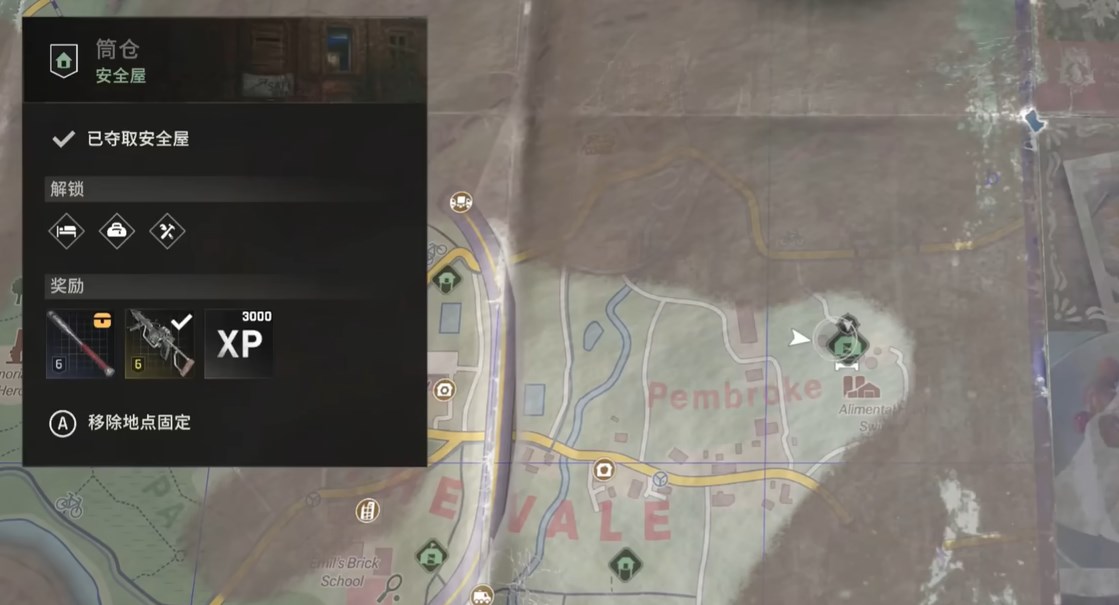The height and width of the screenshot is (605, 1119).
Task: Select the round house marker on the yellow road
Action: click(603, 470)
